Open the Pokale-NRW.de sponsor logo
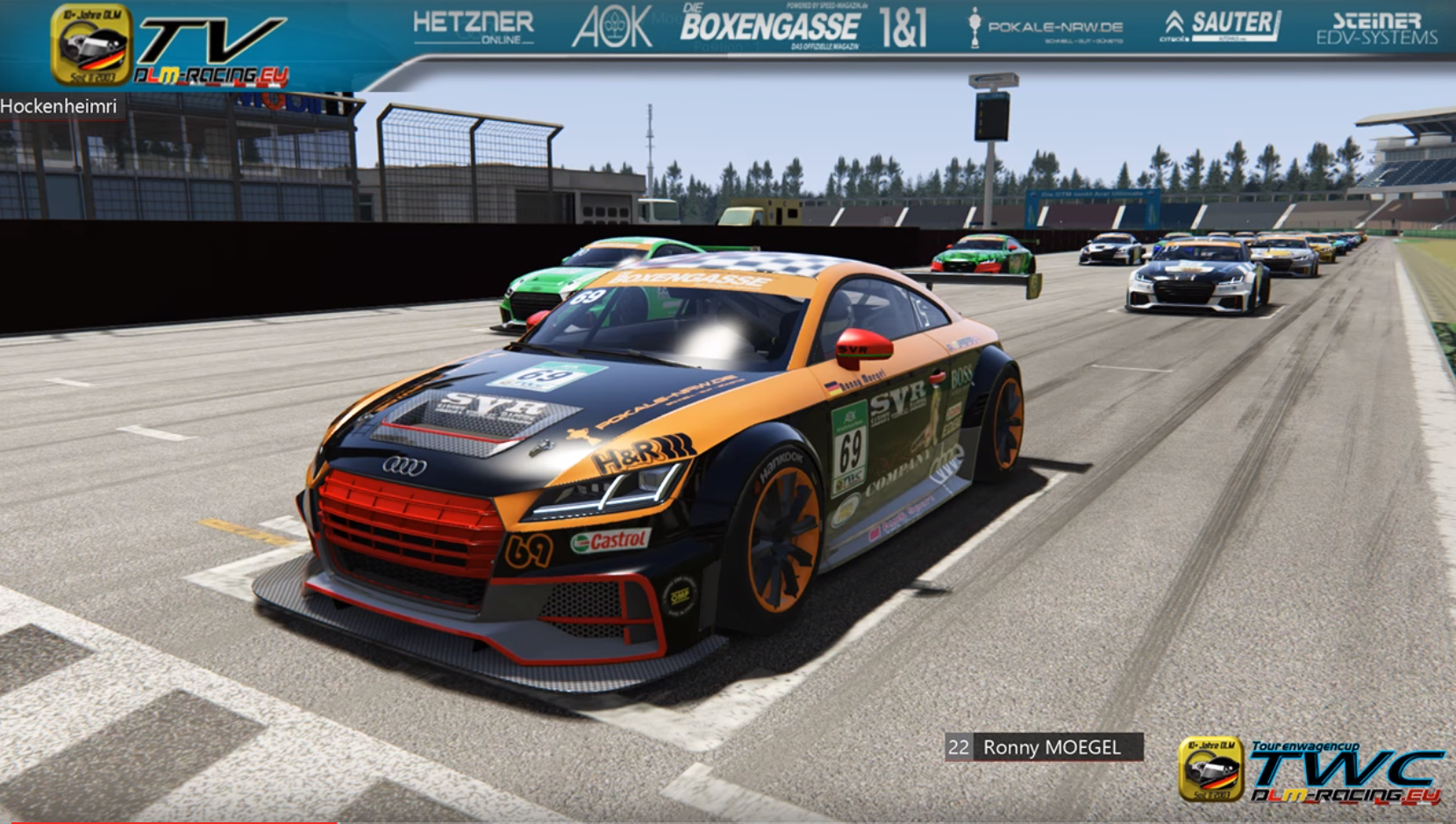 [x=1046, y=27]
